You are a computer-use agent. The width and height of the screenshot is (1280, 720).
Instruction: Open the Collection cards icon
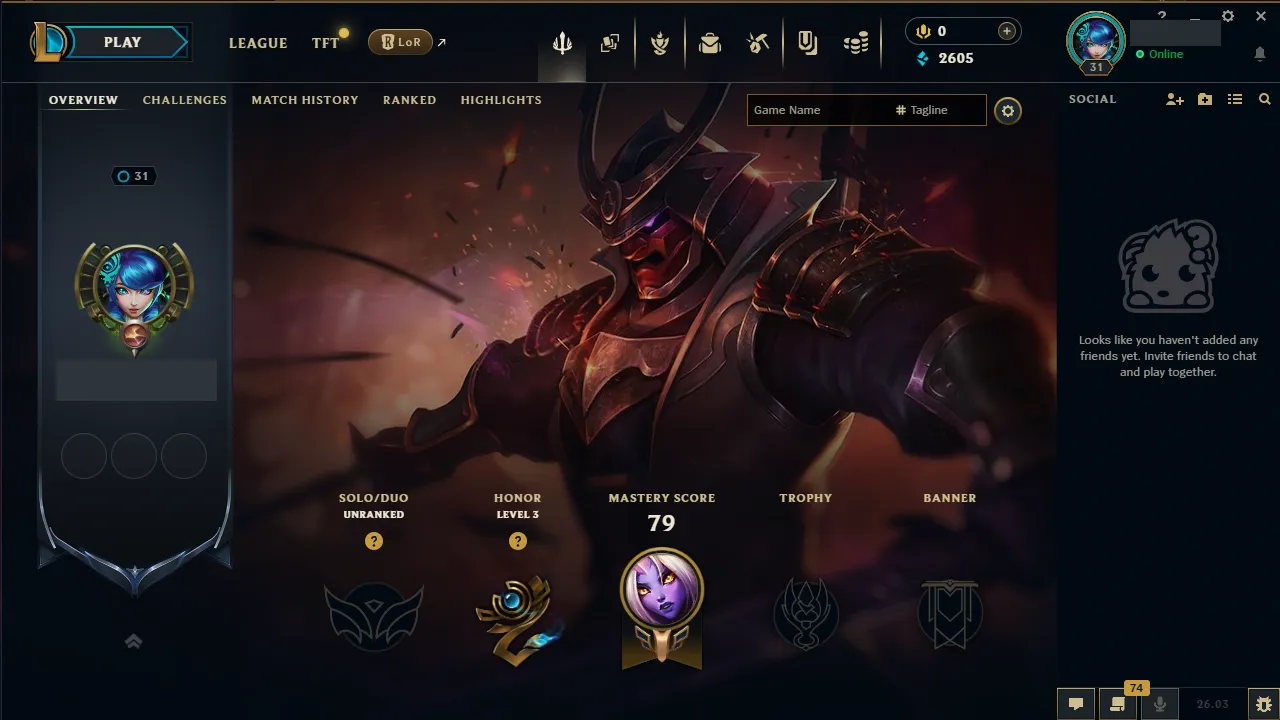coord(610,42)
